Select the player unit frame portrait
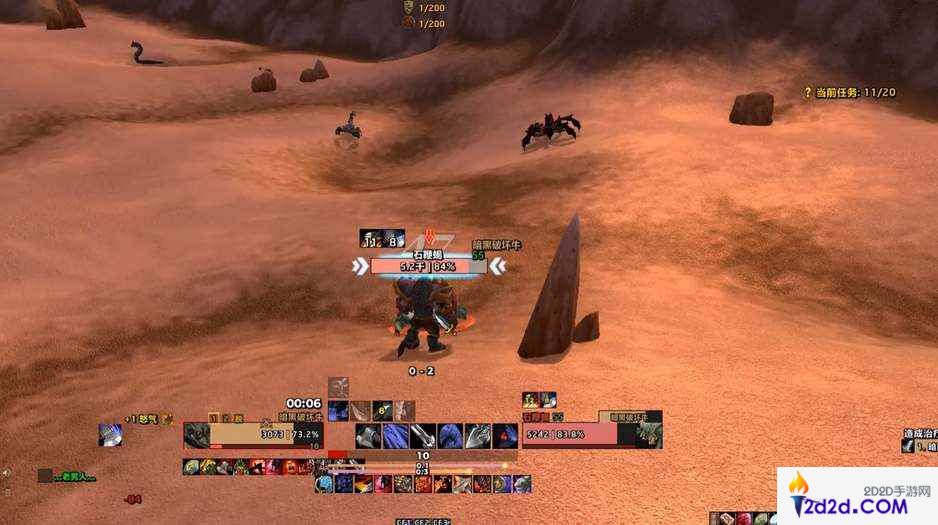The width and height of the screenshot is (938, 525). pos(197,435)
